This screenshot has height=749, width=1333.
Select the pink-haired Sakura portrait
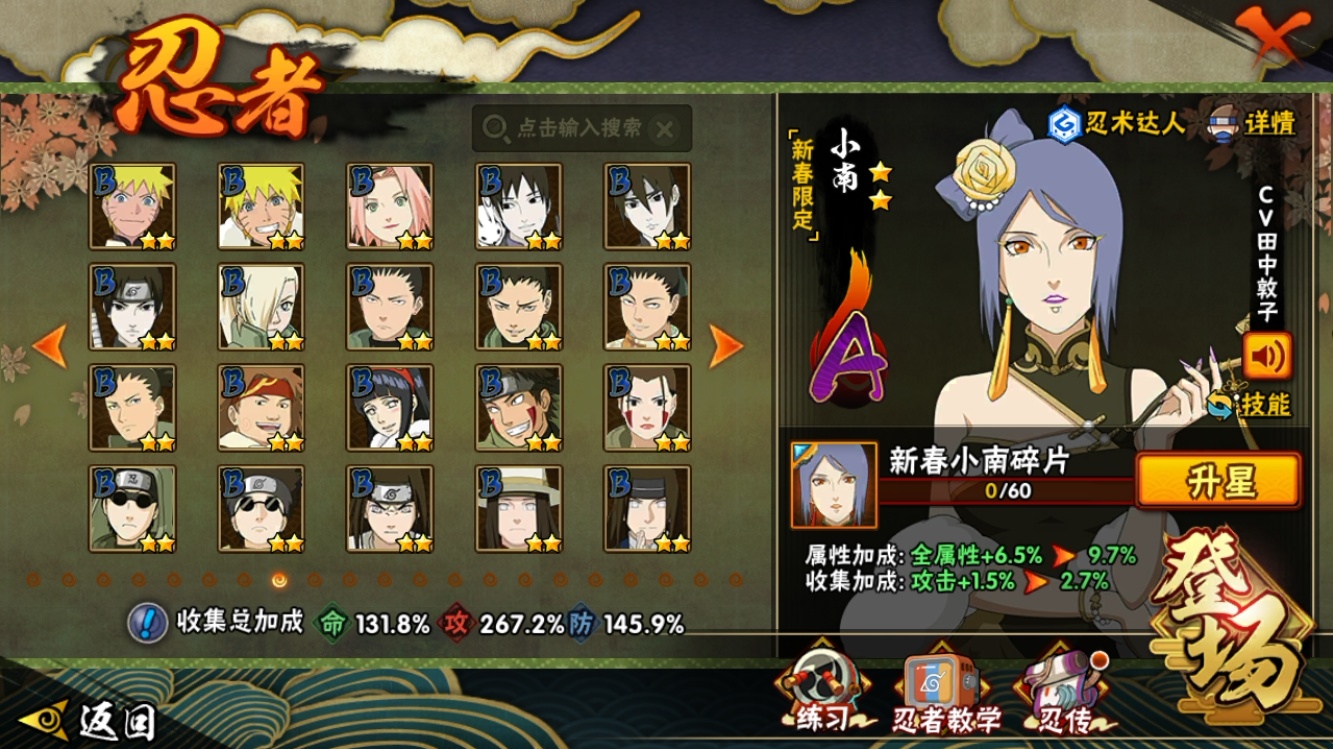click(x=390, y=206)
